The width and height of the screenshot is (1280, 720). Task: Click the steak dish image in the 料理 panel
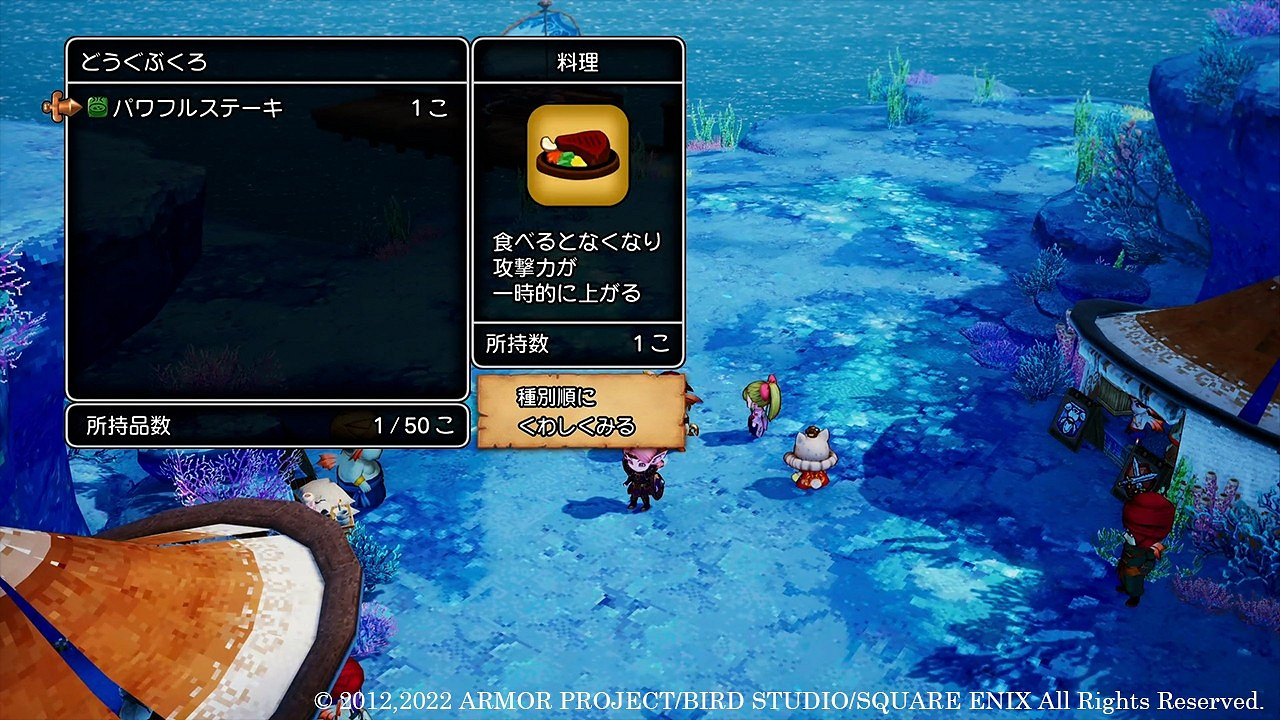click(577, 156)
